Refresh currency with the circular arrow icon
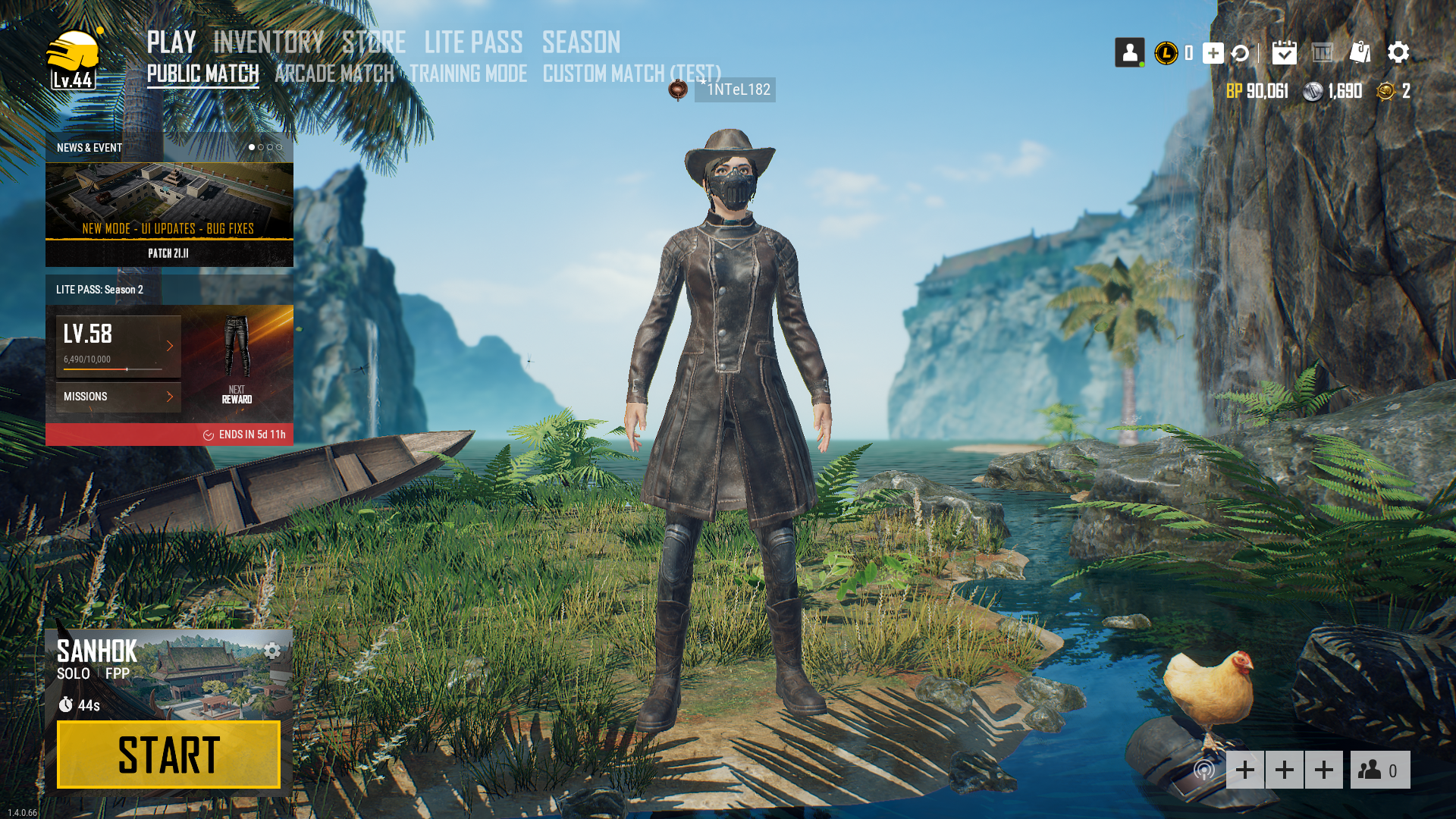The width and height of the screenshot is (1456, 819). (1240, 53)
